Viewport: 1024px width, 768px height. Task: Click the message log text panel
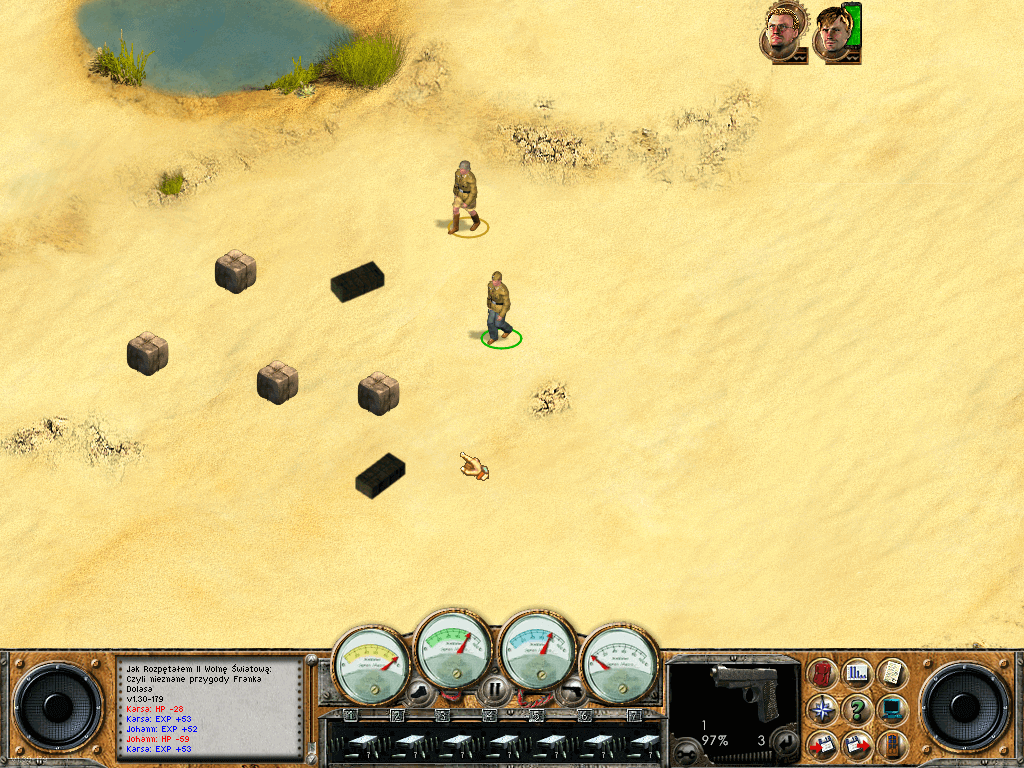coord(210,706)
